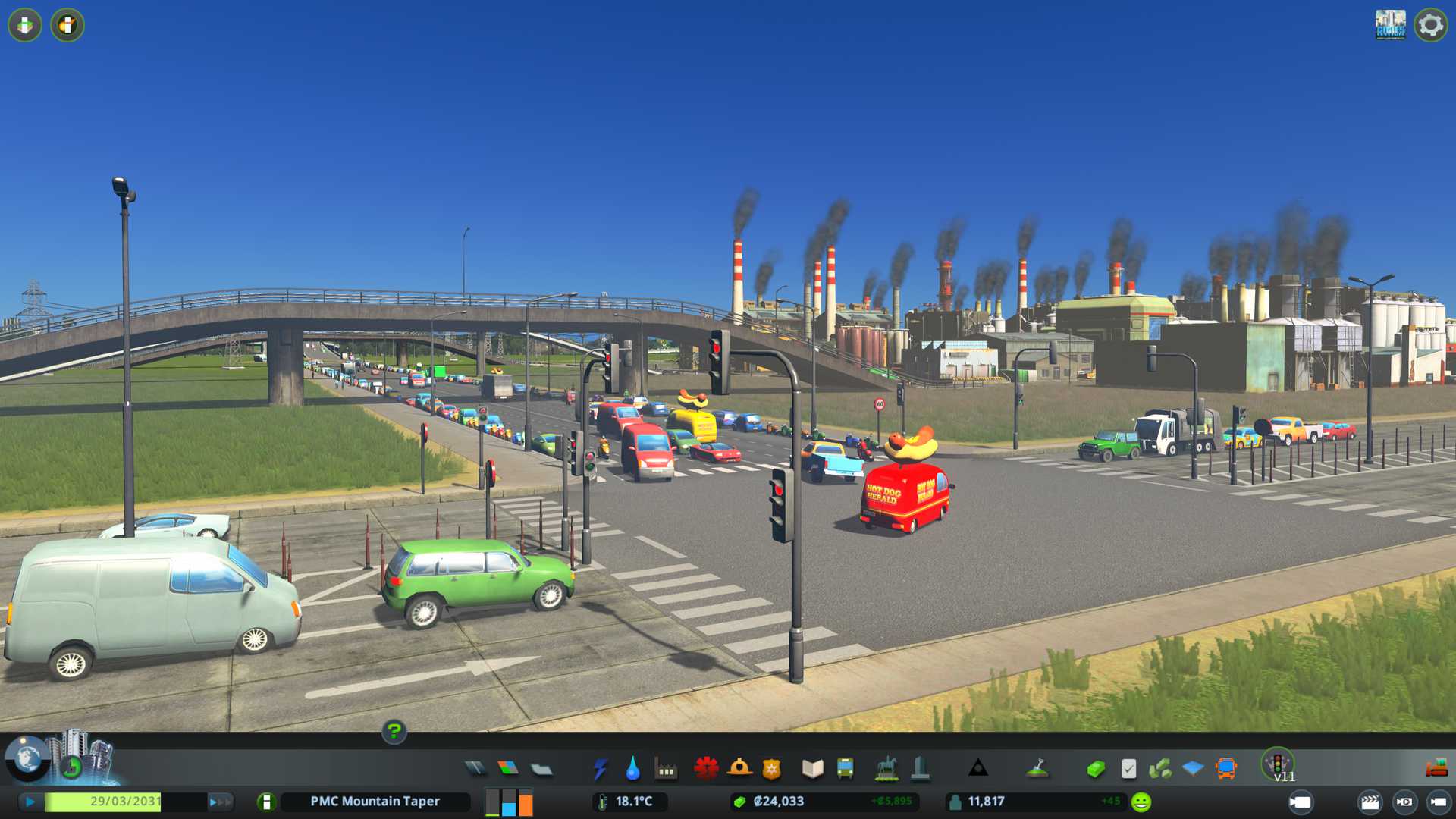Open the Districts painting tool
Image resolution: width=1456 pixels, height=819 pixels.
click(541, 769)
